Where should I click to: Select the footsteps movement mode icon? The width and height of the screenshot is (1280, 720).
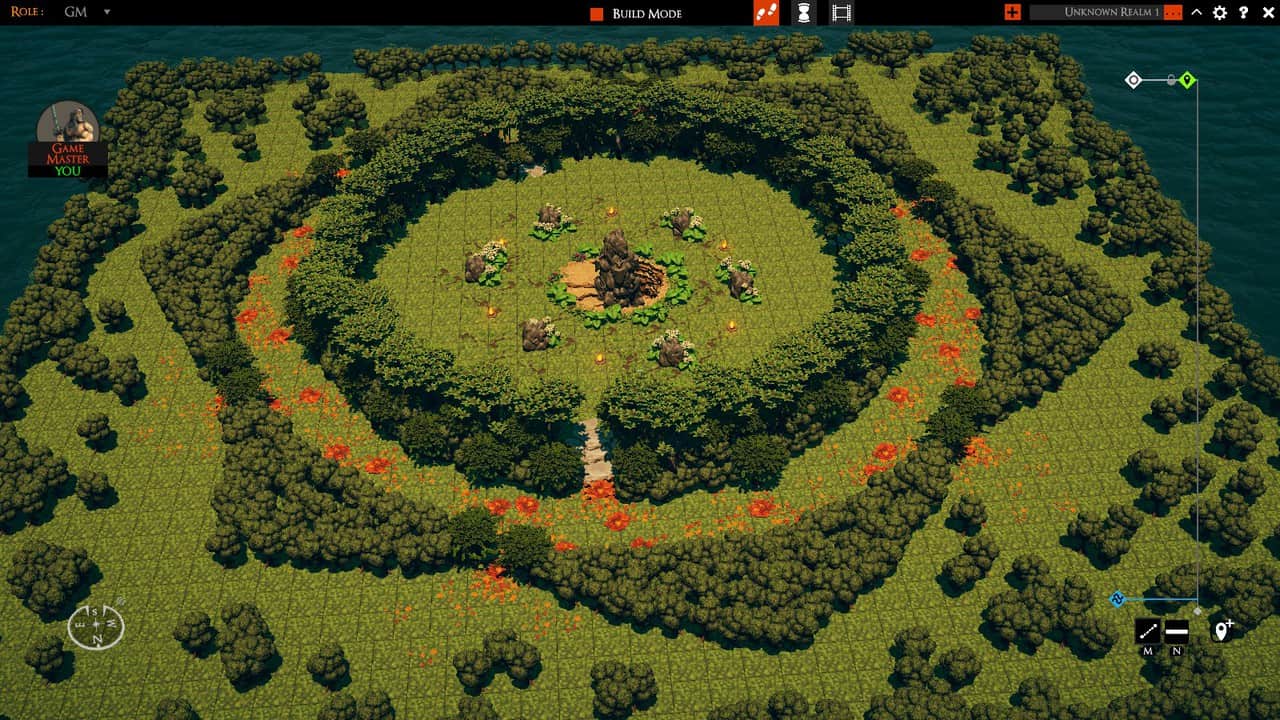pos(766,14)
